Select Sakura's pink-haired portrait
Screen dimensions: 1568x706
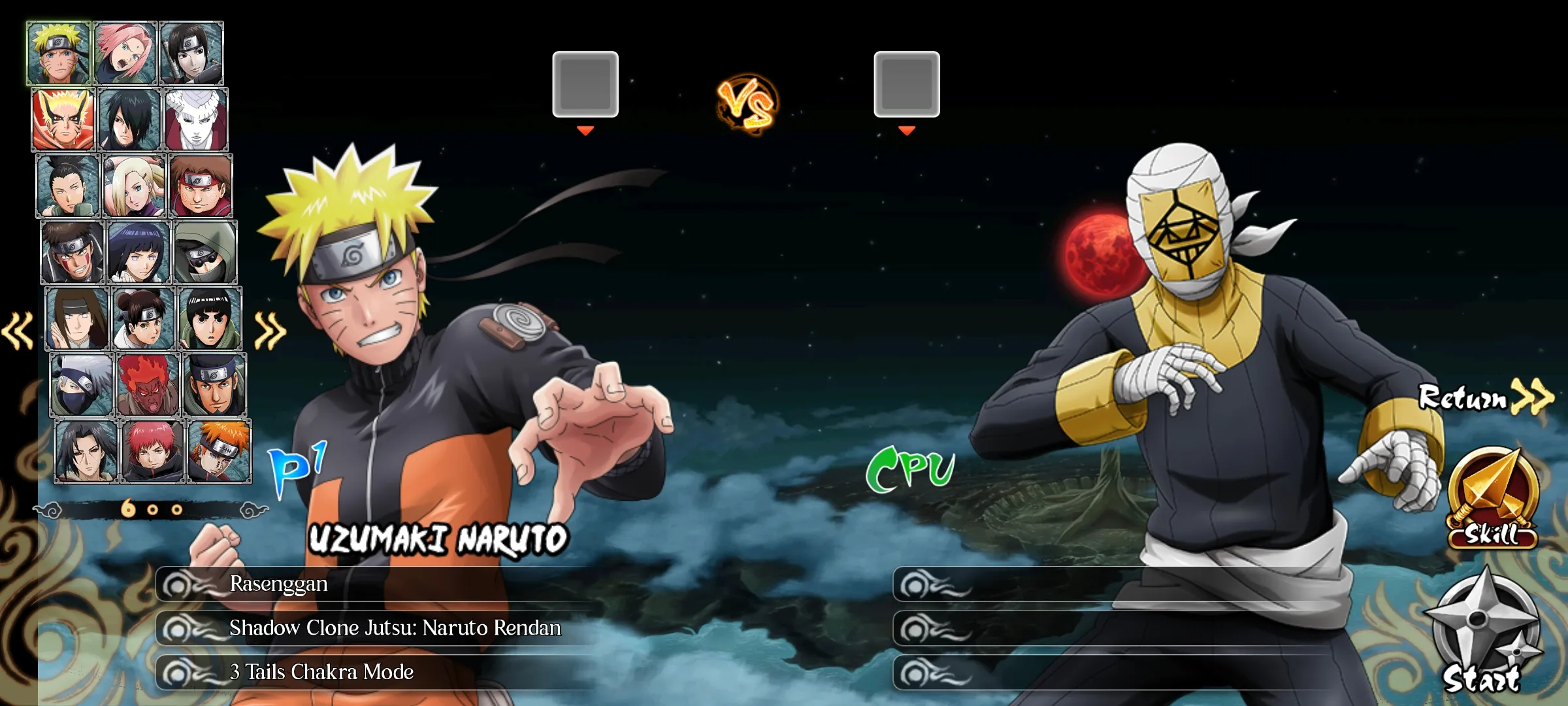coord(125,53)
